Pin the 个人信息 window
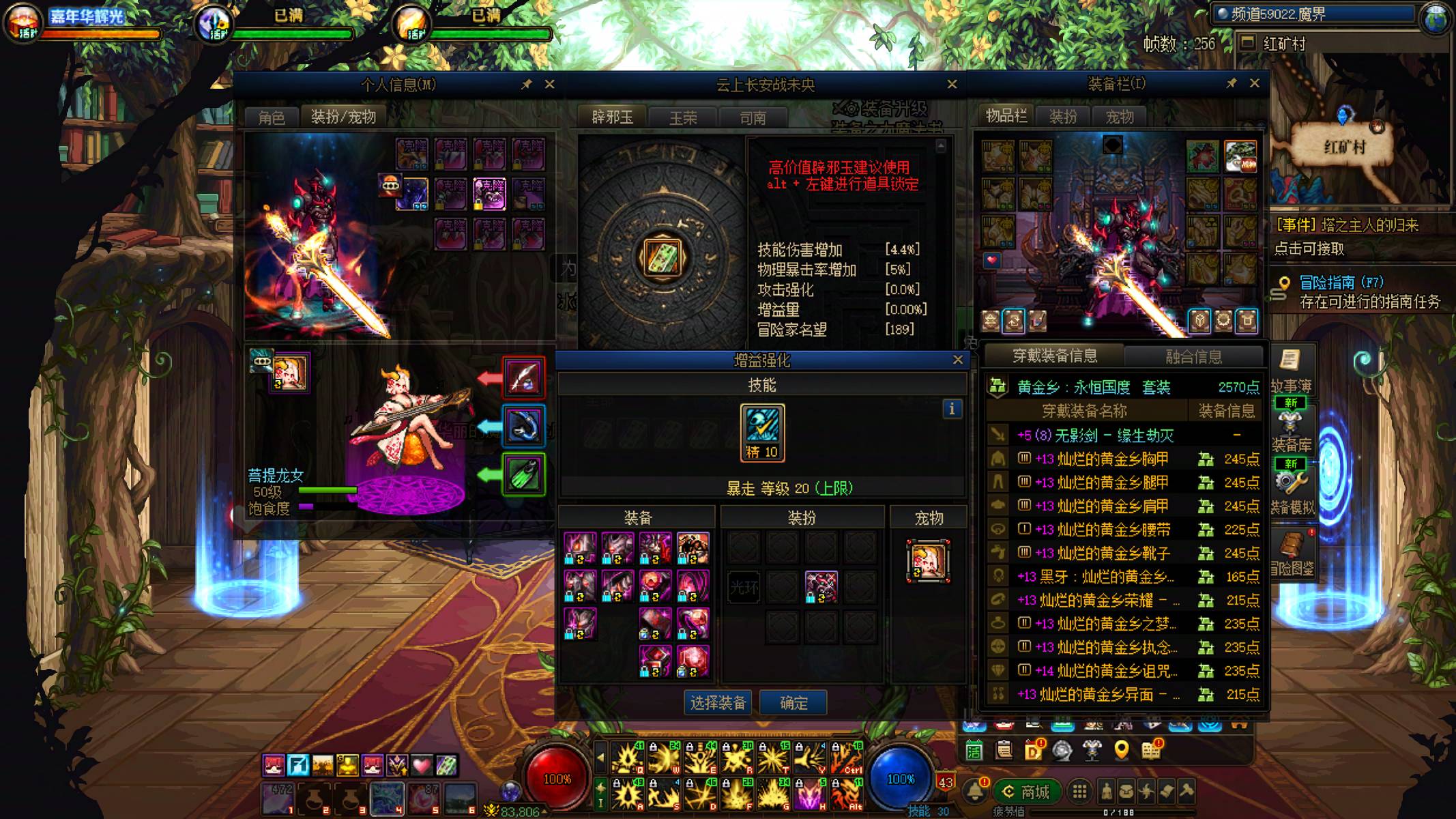The height and width of the screenshot is (819, 1456). 526,85
